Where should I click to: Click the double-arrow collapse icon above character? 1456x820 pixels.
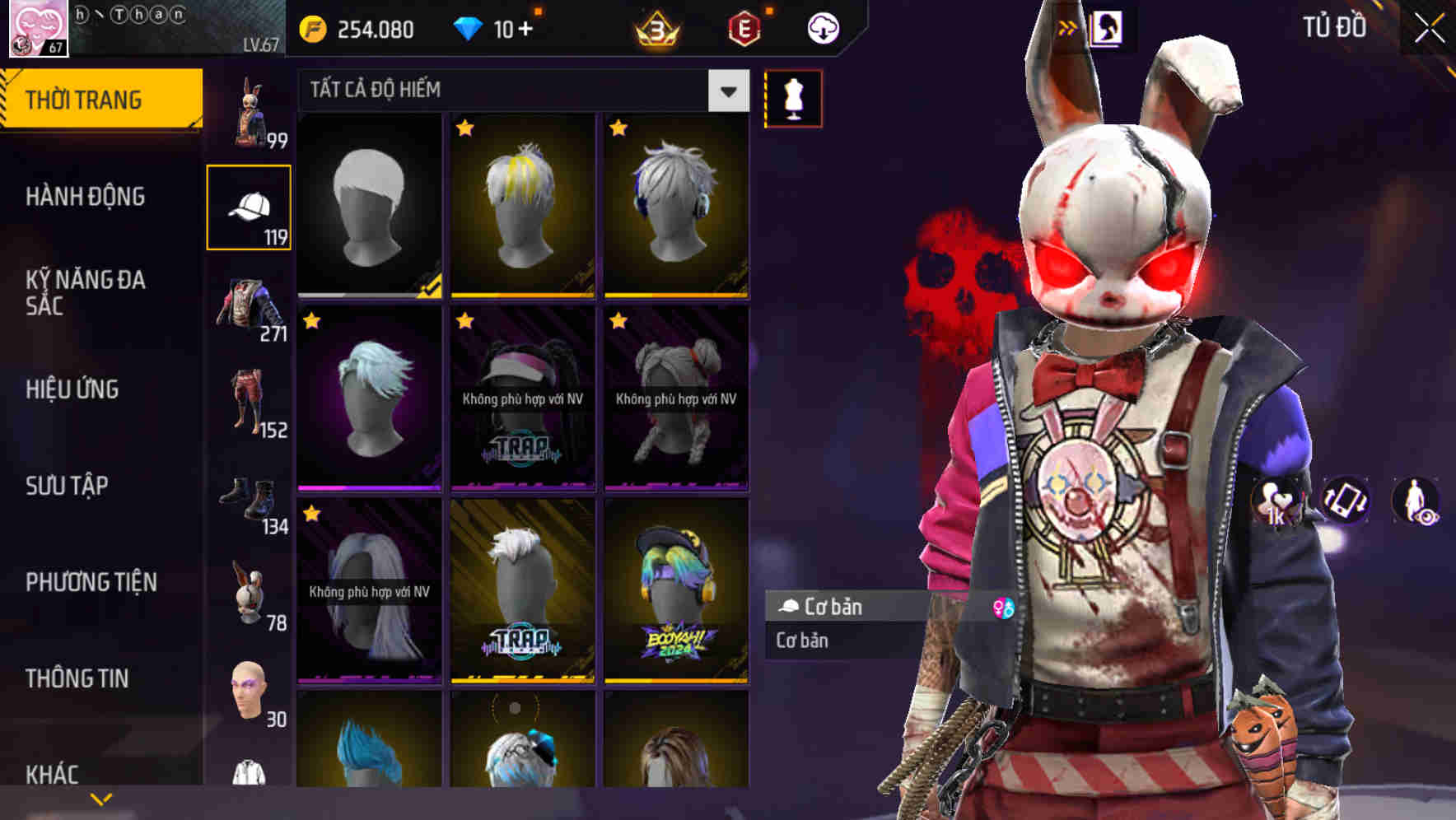(x=1067, y=26)
